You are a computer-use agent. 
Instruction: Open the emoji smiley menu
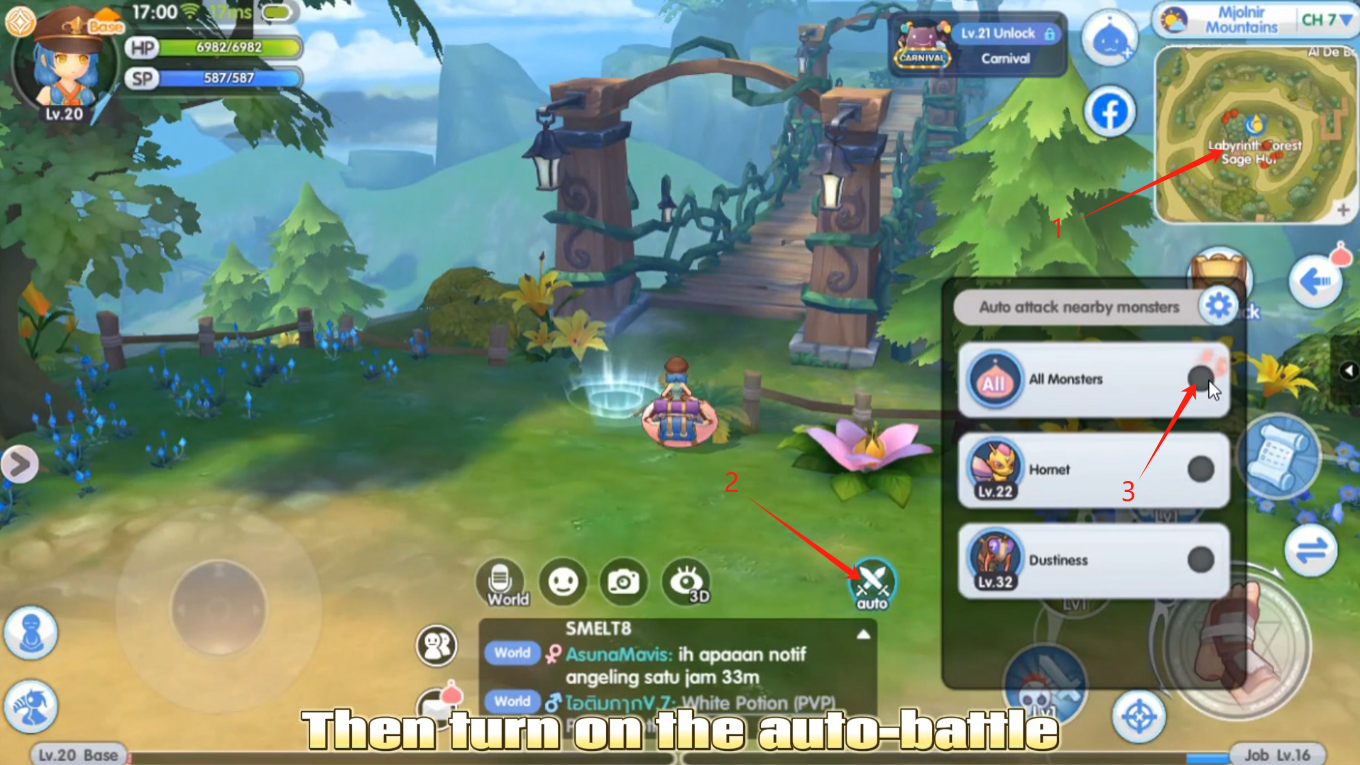coord(563,581)
